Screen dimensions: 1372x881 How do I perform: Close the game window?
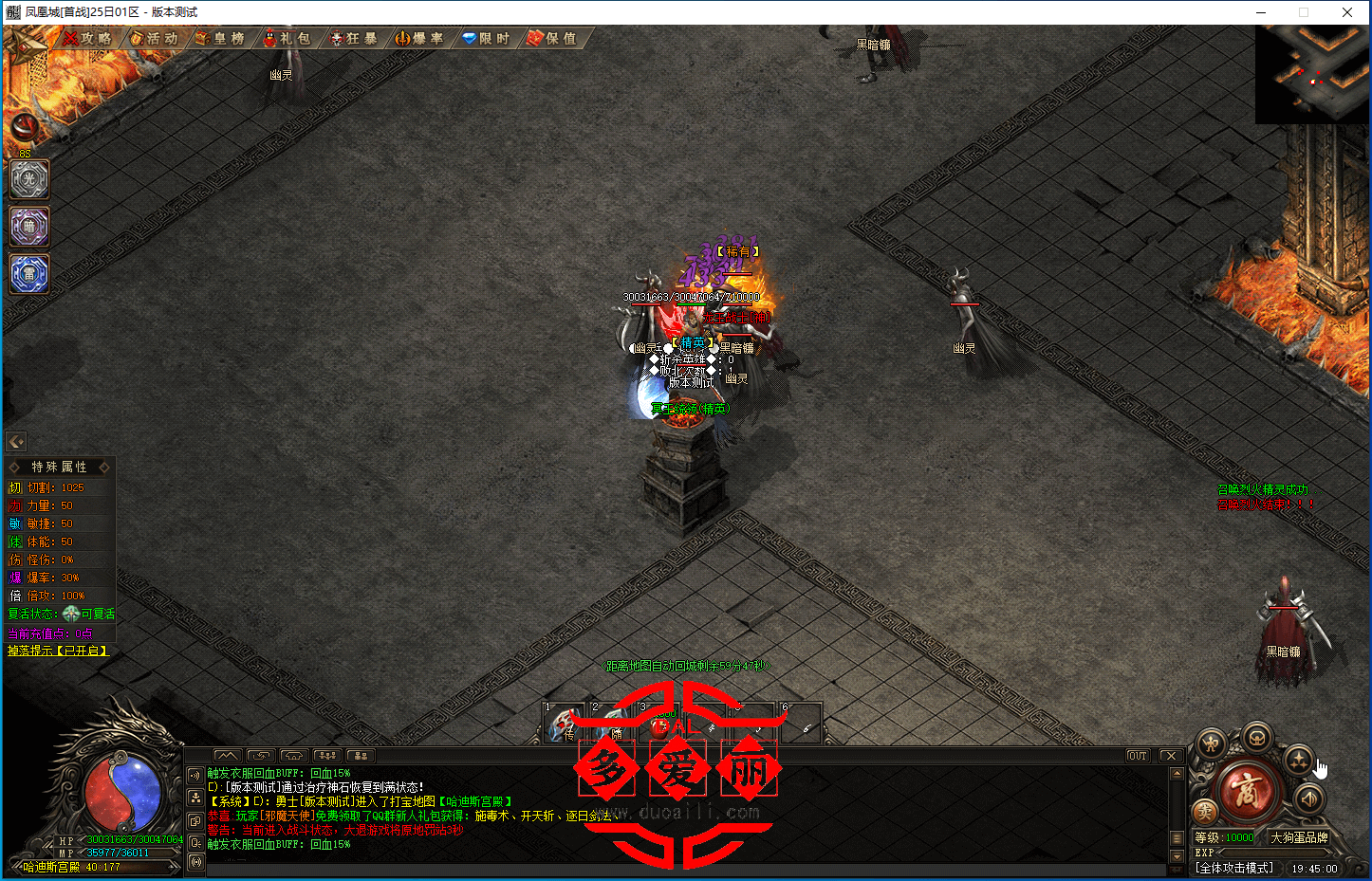coord(1347,12)
